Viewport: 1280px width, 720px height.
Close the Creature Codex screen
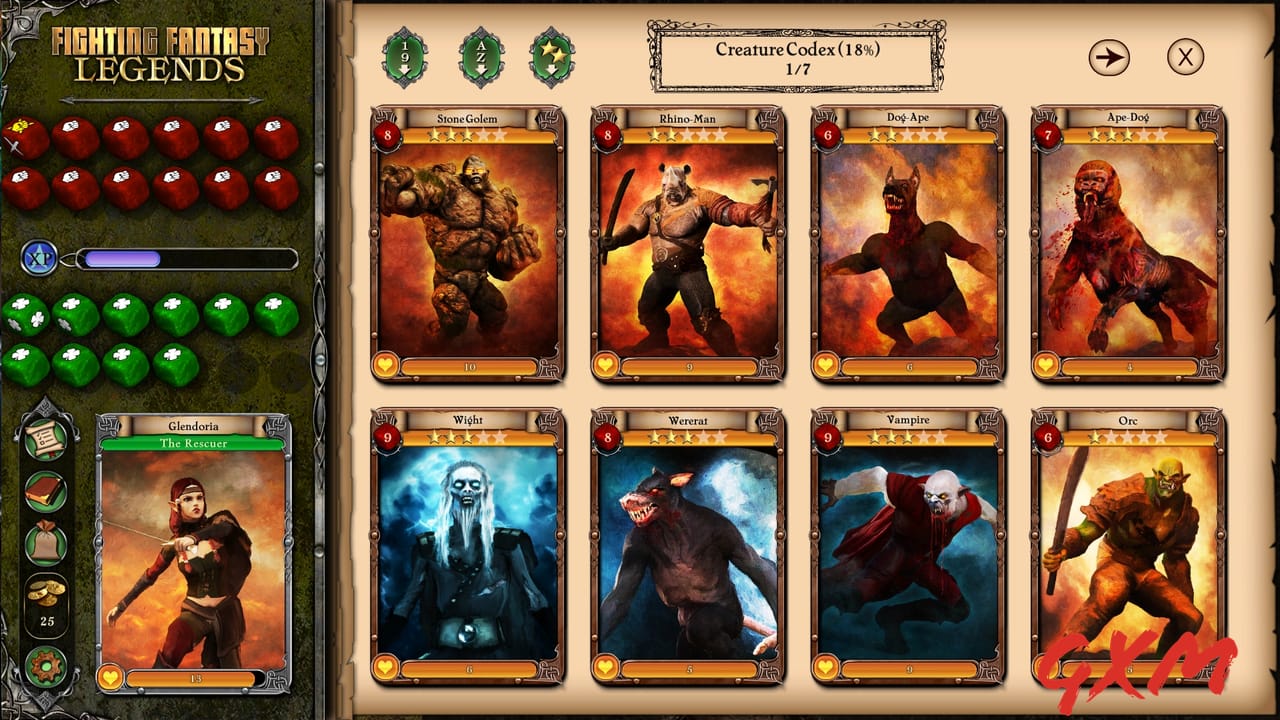coord(1188,56)
